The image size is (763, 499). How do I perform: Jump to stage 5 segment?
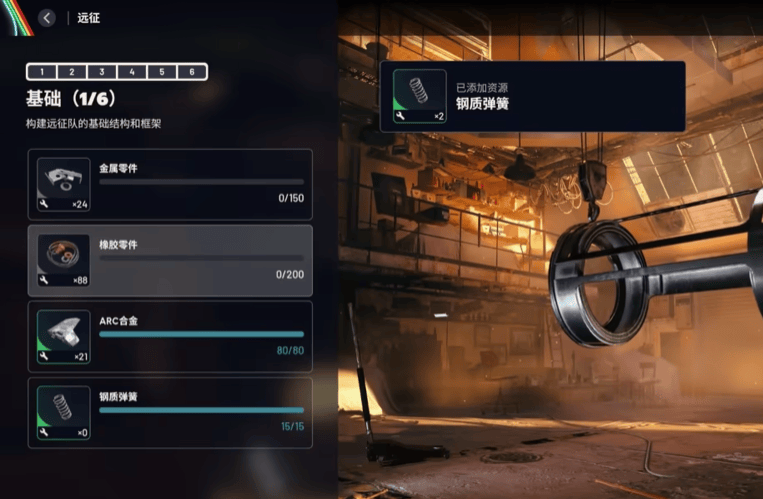pos(161,72)
